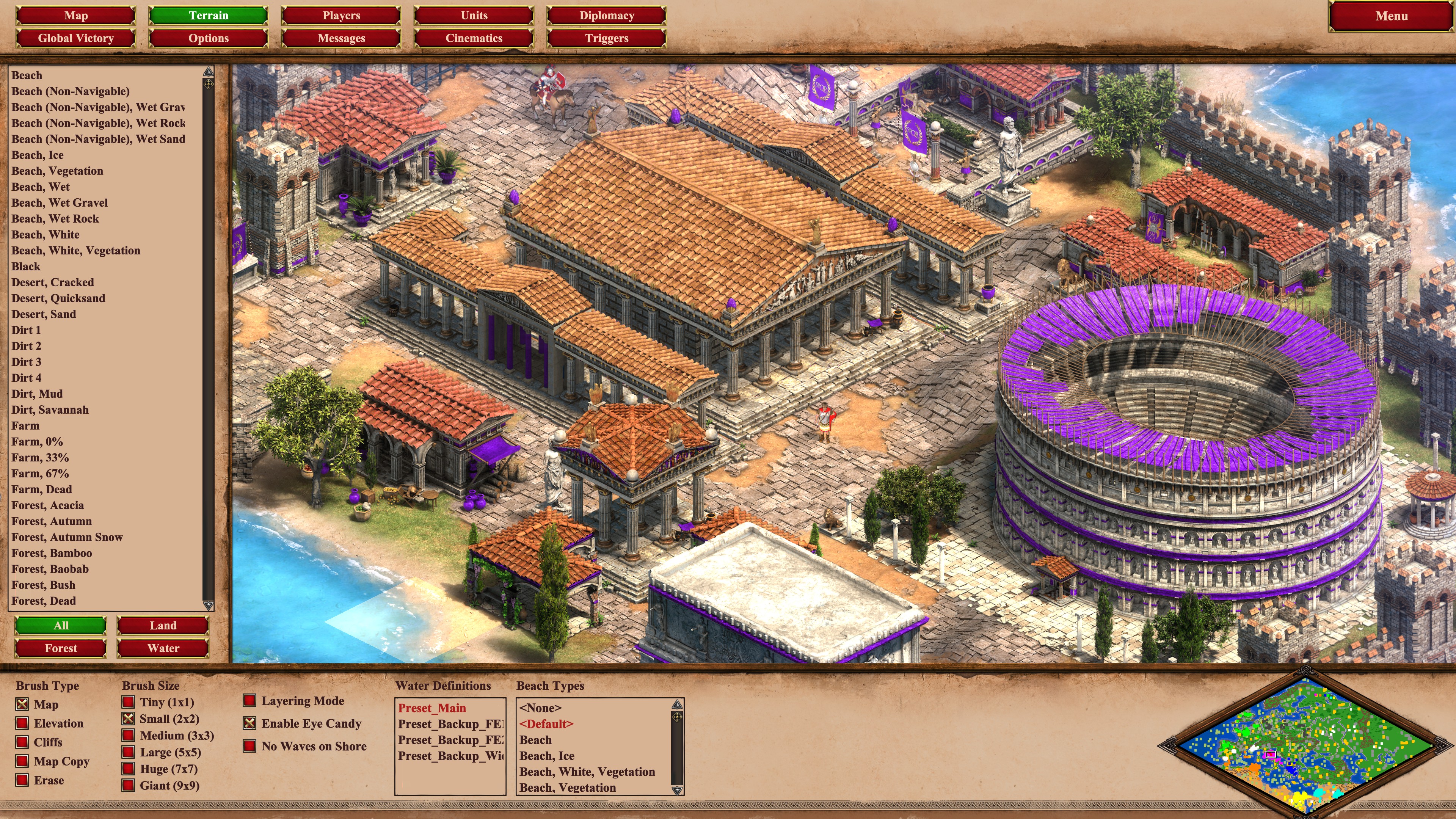Filter terrain list by Water
The width and height of the screenshot is (1456, 819).
163,648
